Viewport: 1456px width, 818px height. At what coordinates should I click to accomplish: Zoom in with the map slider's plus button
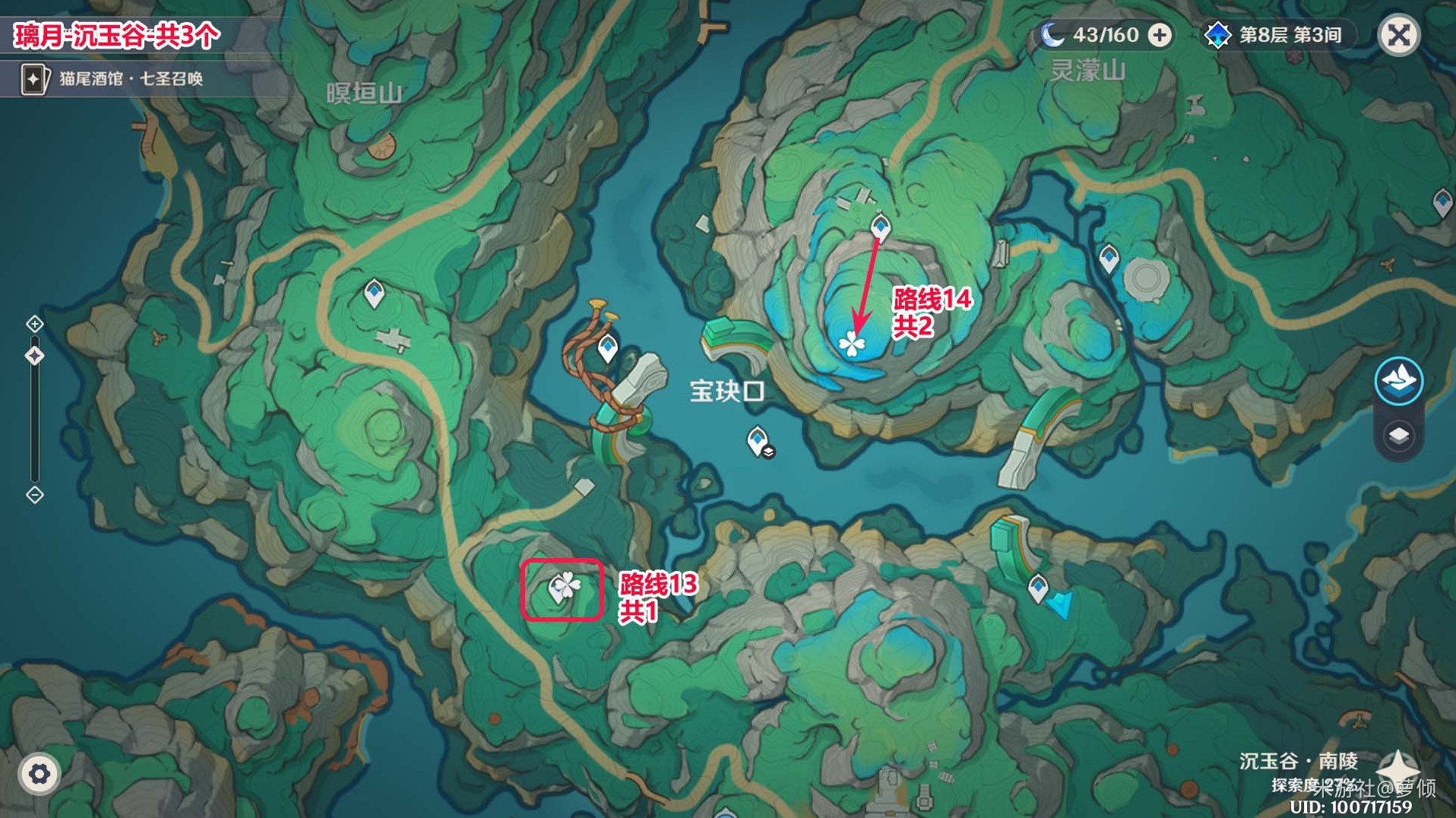tap(35, 325)
